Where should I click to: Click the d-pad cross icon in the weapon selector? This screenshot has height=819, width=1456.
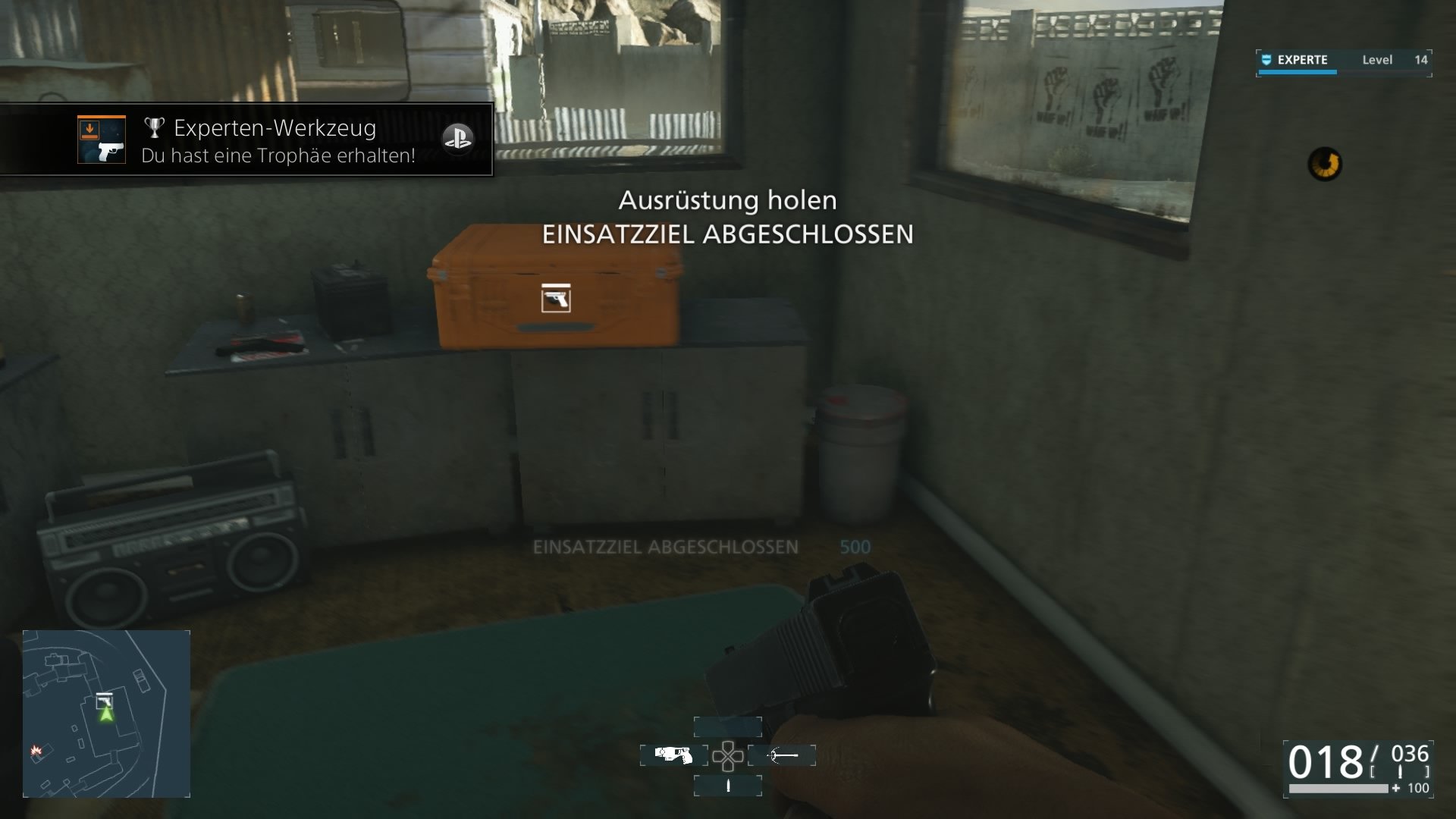pyautogui.click(x=730, y=755)
